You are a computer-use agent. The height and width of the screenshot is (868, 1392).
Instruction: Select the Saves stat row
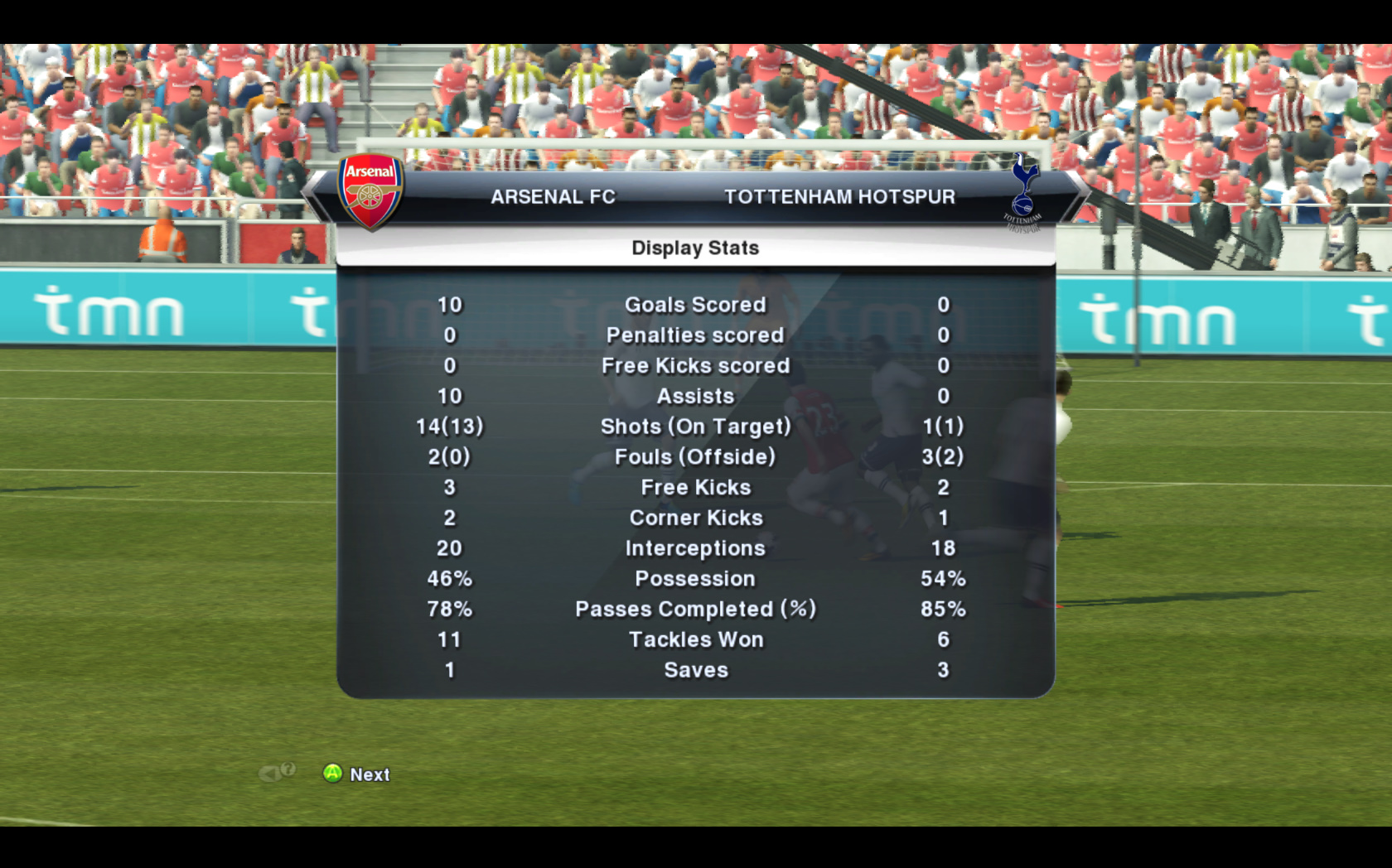695,670
